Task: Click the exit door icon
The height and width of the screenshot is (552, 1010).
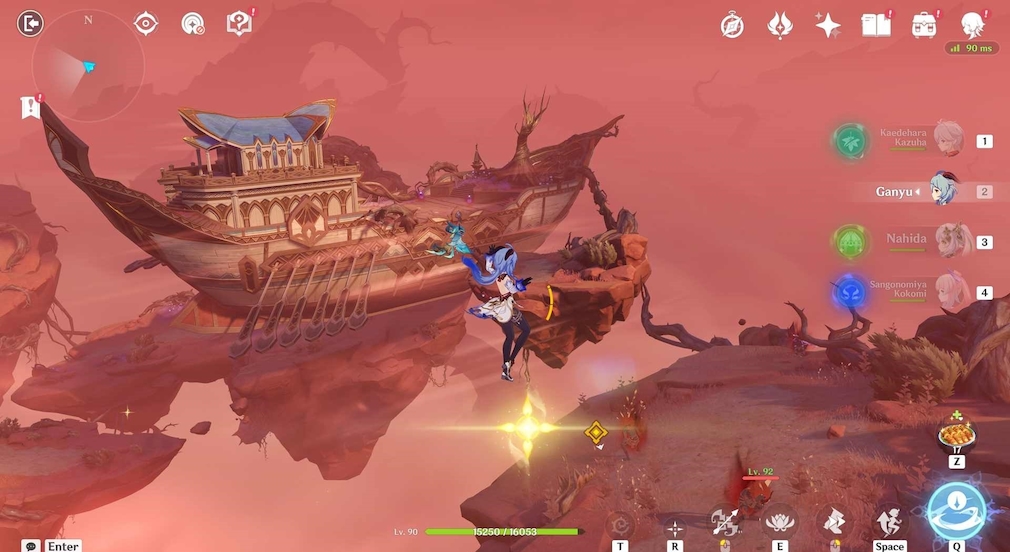Action: click(x=31, y=23)
